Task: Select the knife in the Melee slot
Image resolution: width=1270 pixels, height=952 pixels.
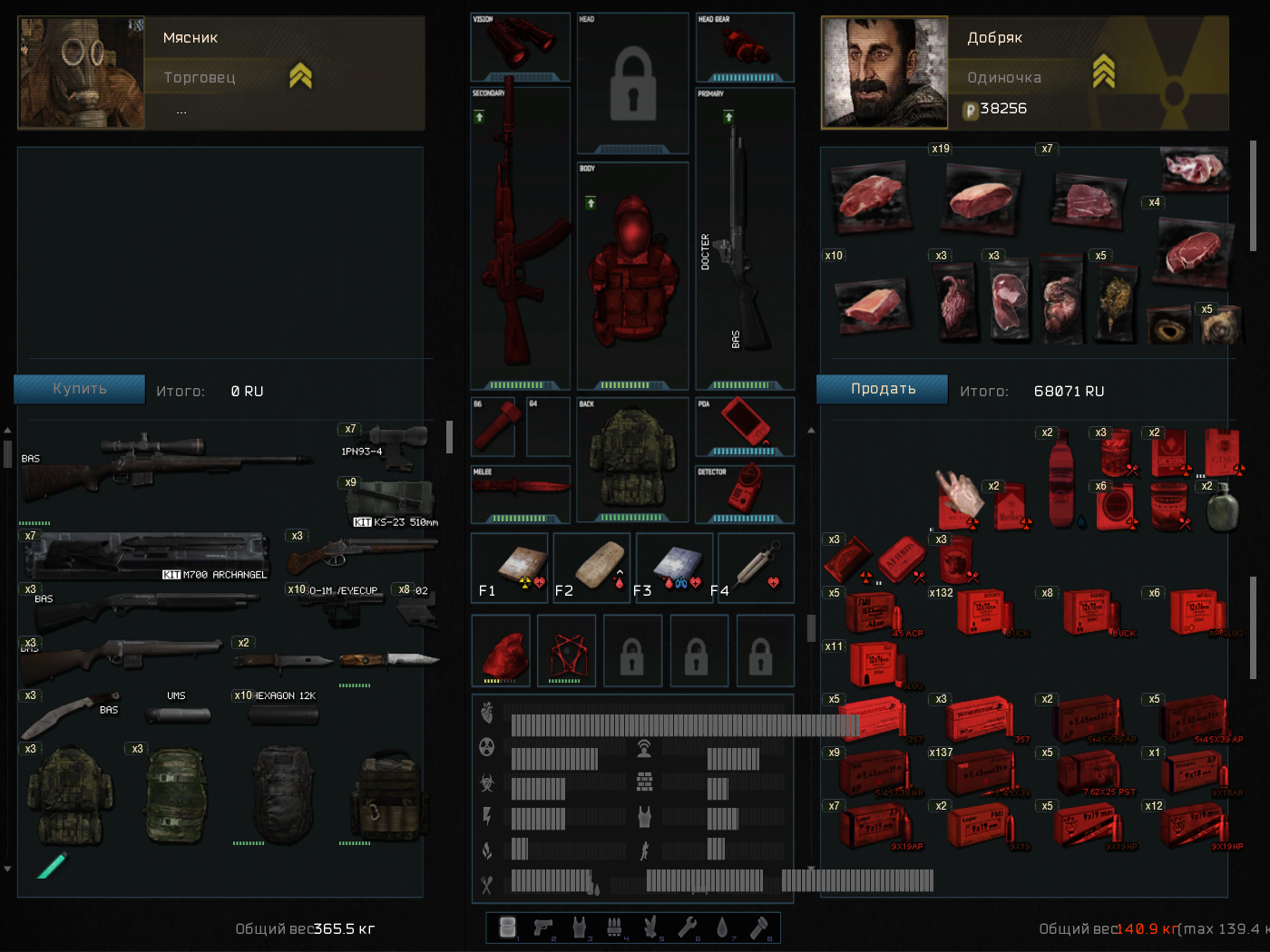Action: point(520,489)
